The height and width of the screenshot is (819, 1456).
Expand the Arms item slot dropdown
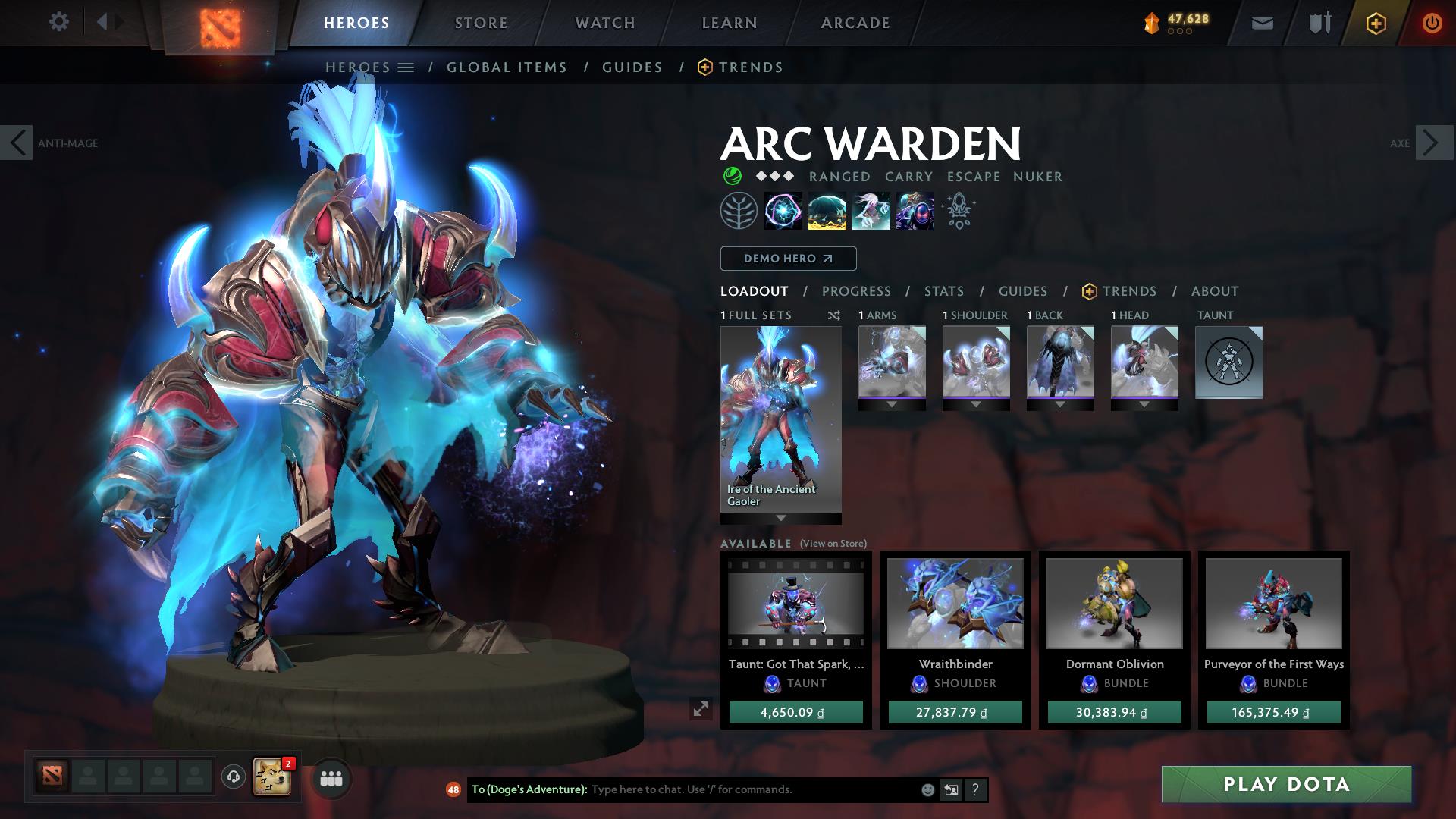(x=891, y=403)
